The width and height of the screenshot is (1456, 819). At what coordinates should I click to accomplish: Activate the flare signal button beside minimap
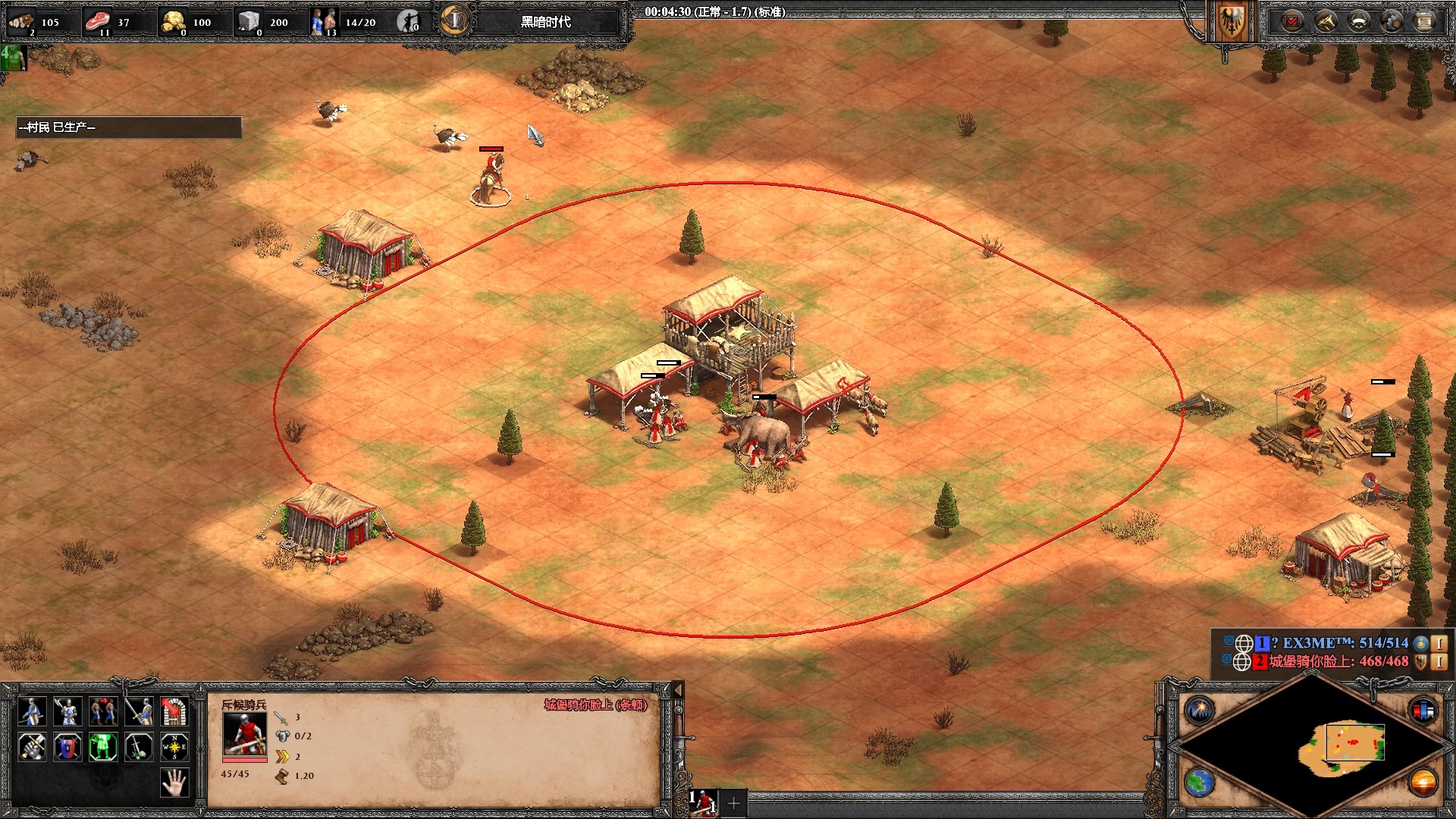coord(1200,711)
